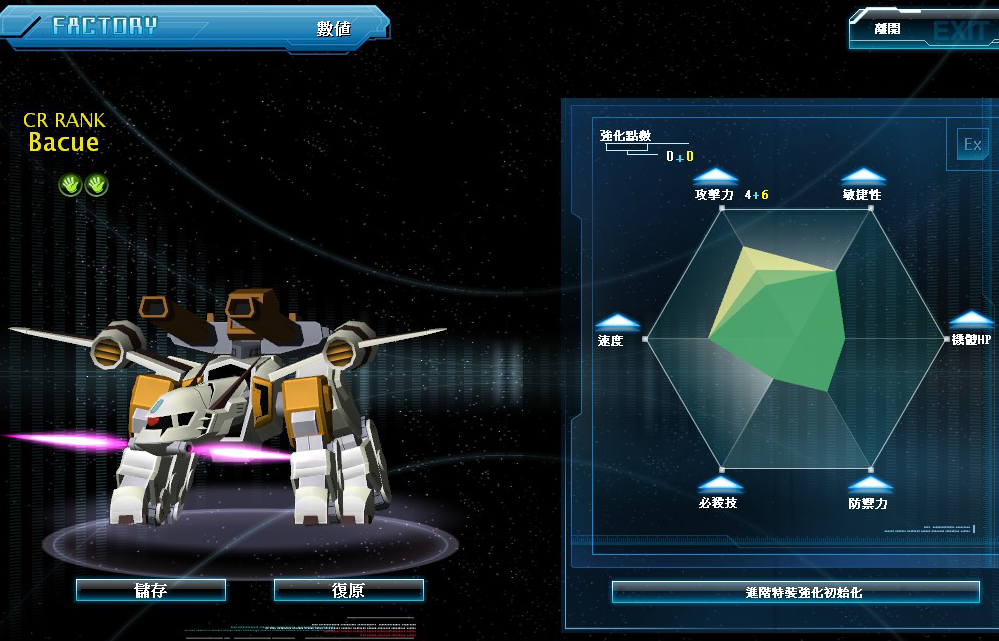Select the first green hand icon

click(70, 184)
